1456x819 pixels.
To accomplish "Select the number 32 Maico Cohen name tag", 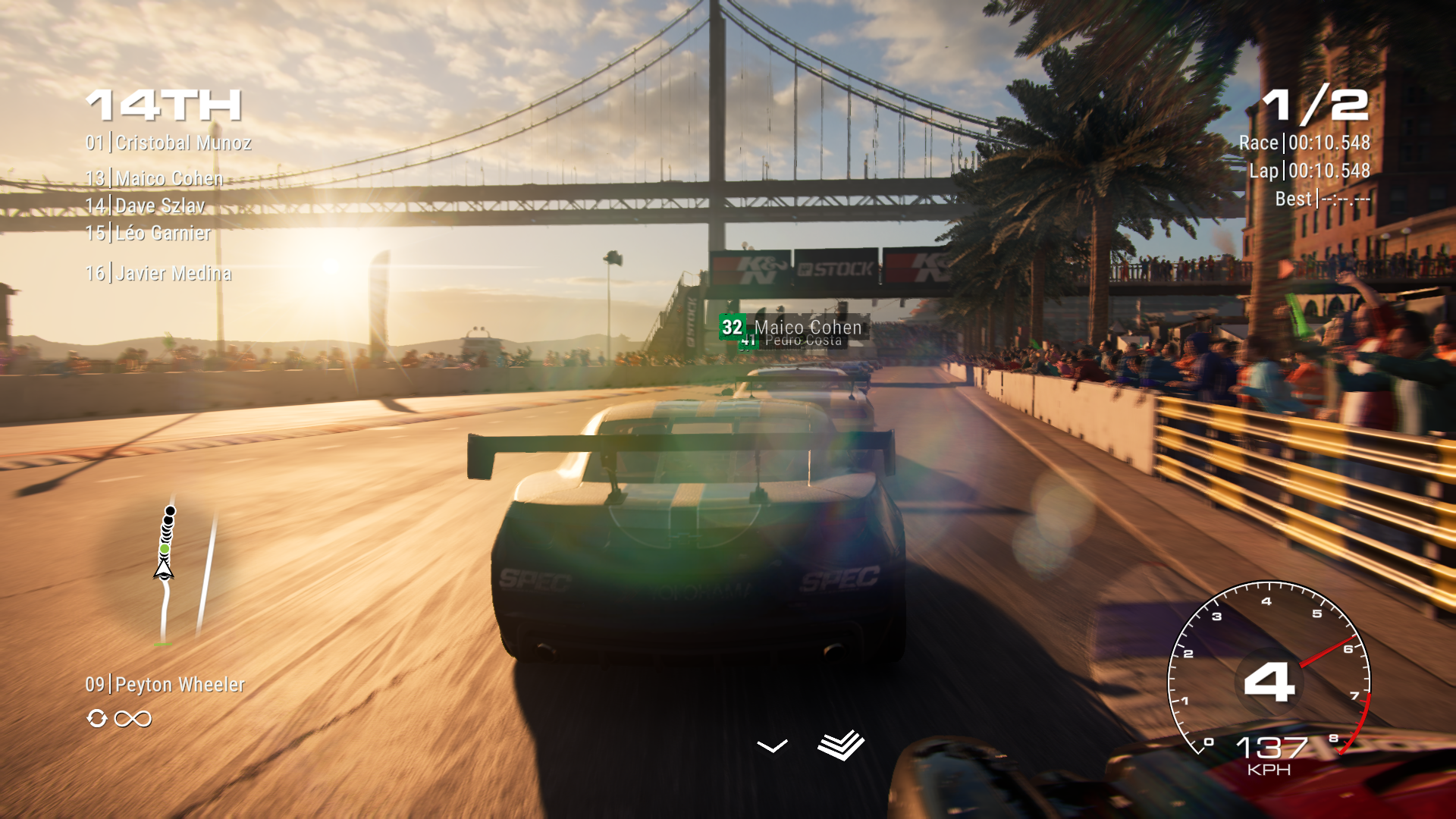I will pos(792,327).
